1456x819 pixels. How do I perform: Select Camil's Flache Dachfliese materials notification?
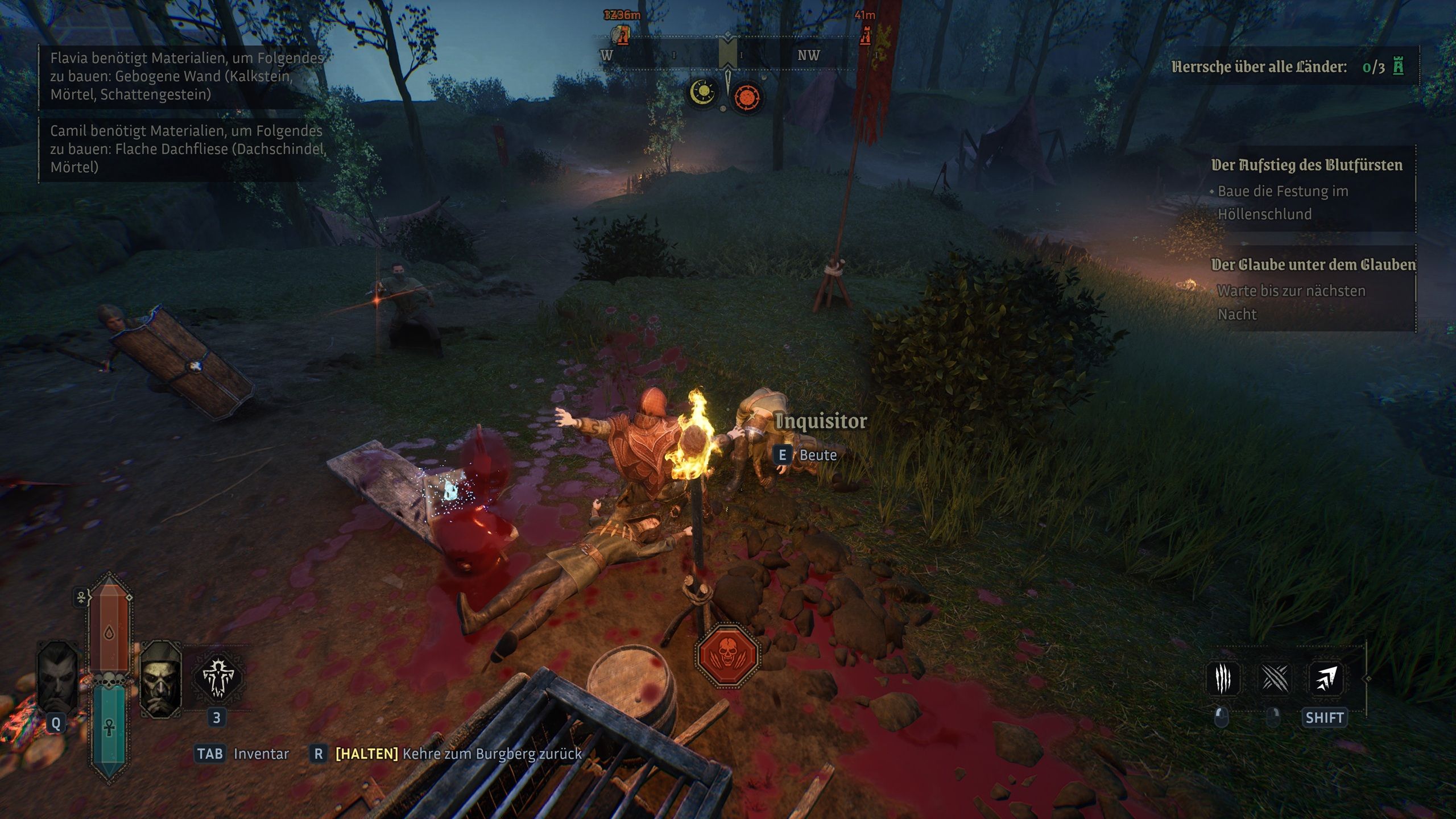(185, 148)
